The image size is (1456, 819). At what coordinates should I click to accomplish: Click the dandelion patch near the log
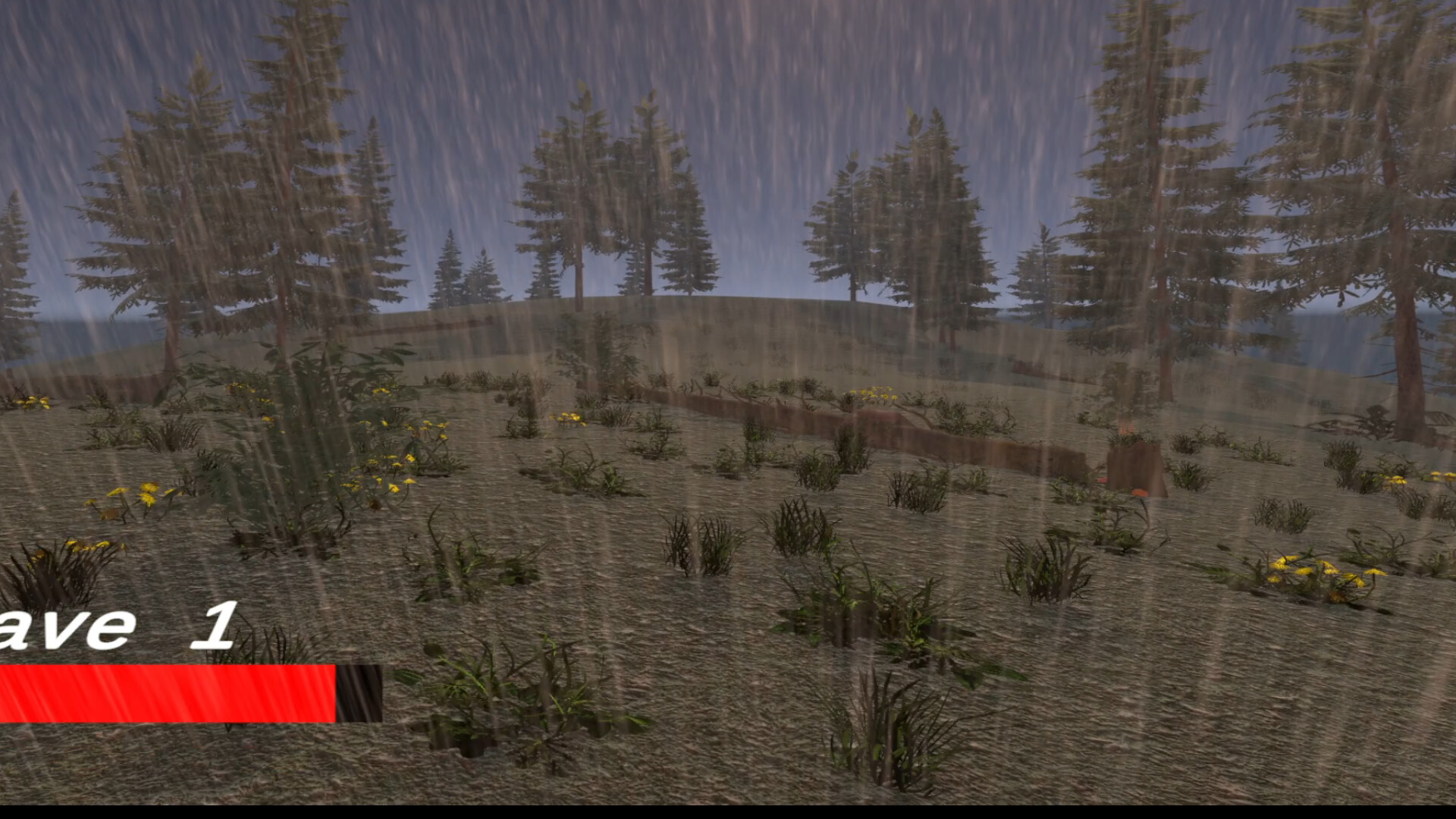pos(872,394)
